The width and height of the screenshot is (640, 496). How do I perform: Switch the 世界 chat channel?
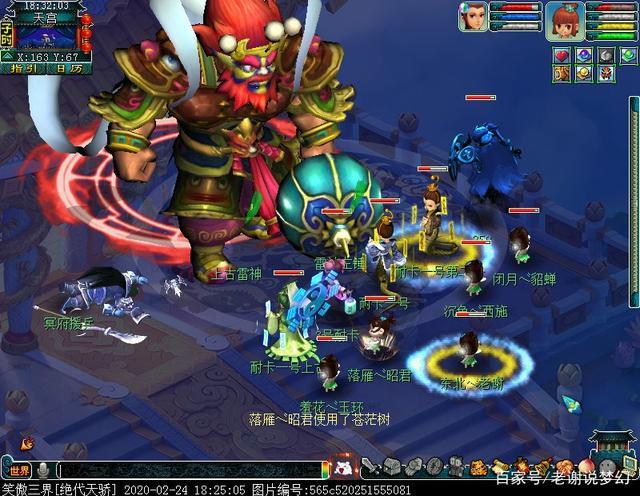pyautogui.click(x=20, y=469)
